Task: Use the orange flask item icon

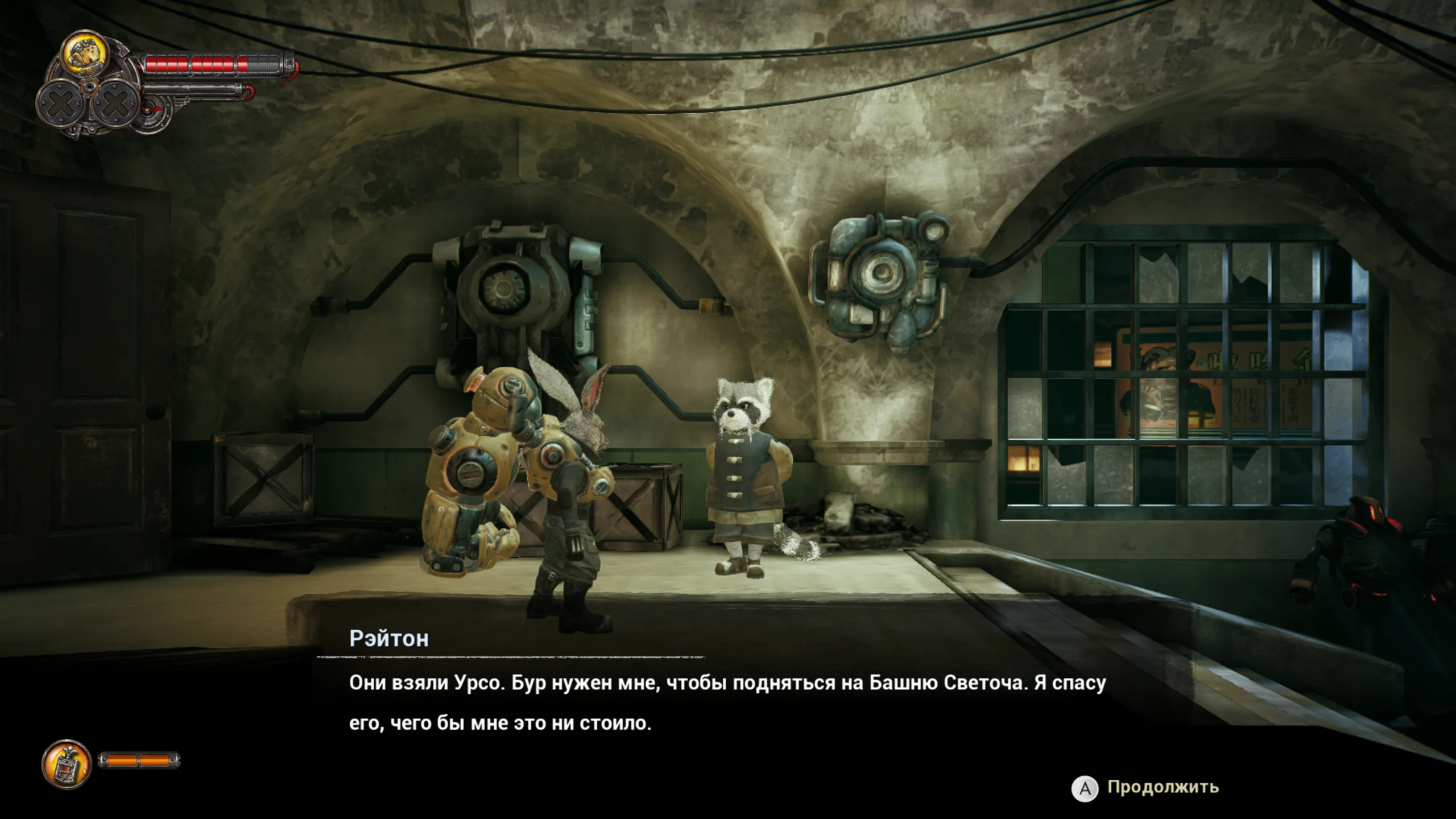Action: (x=67, y=764)
